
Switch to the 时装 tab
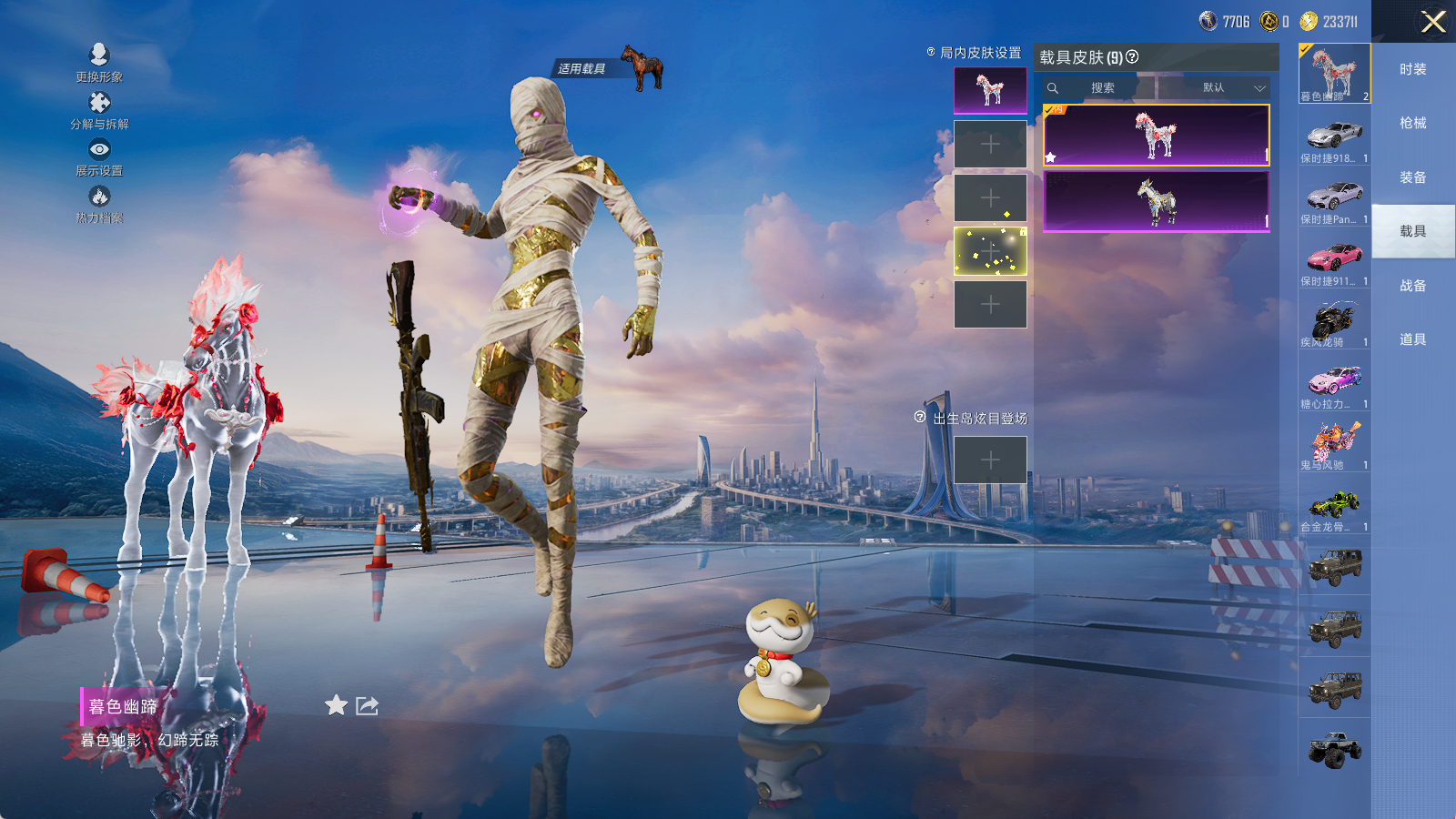[x=1412, y=69]
